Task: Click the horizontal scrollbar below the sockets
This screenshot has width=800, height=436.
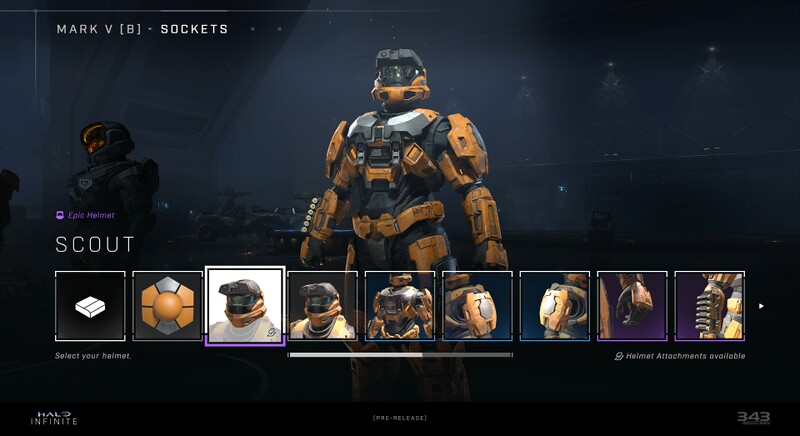Action: [x=400, y=354]
